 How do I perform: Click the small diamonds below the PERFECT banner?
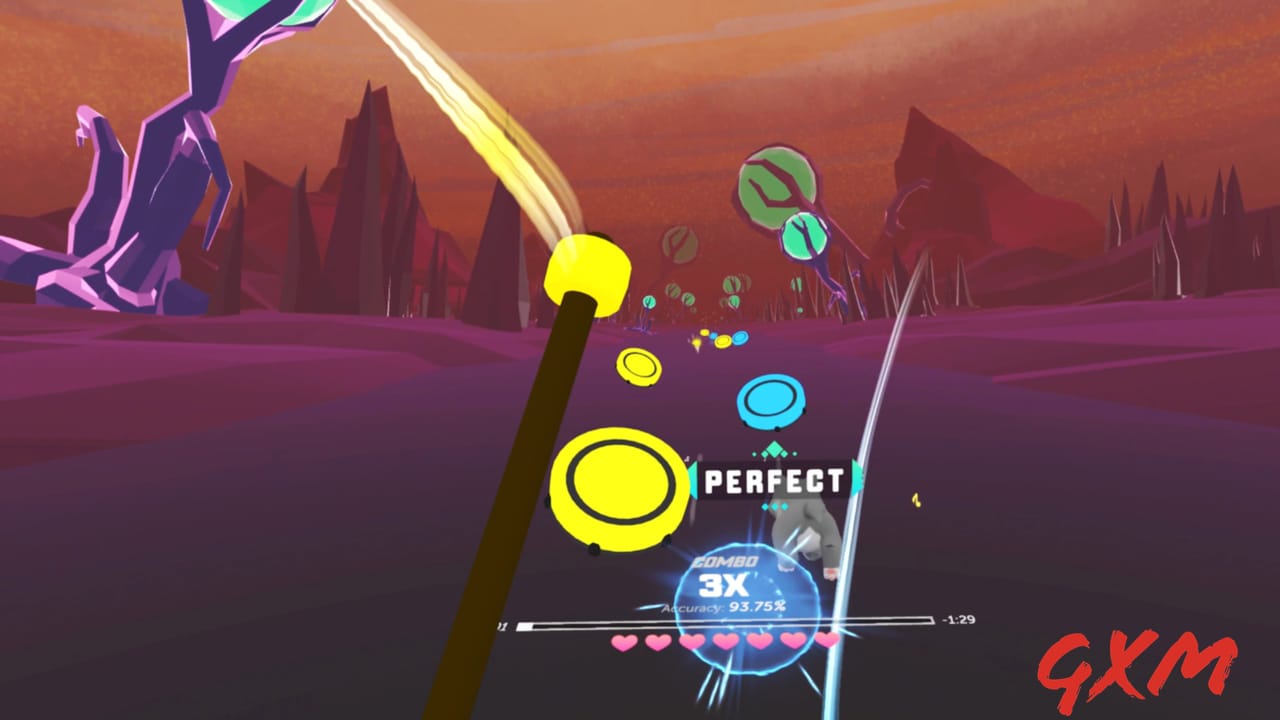(x=775, y=506)
